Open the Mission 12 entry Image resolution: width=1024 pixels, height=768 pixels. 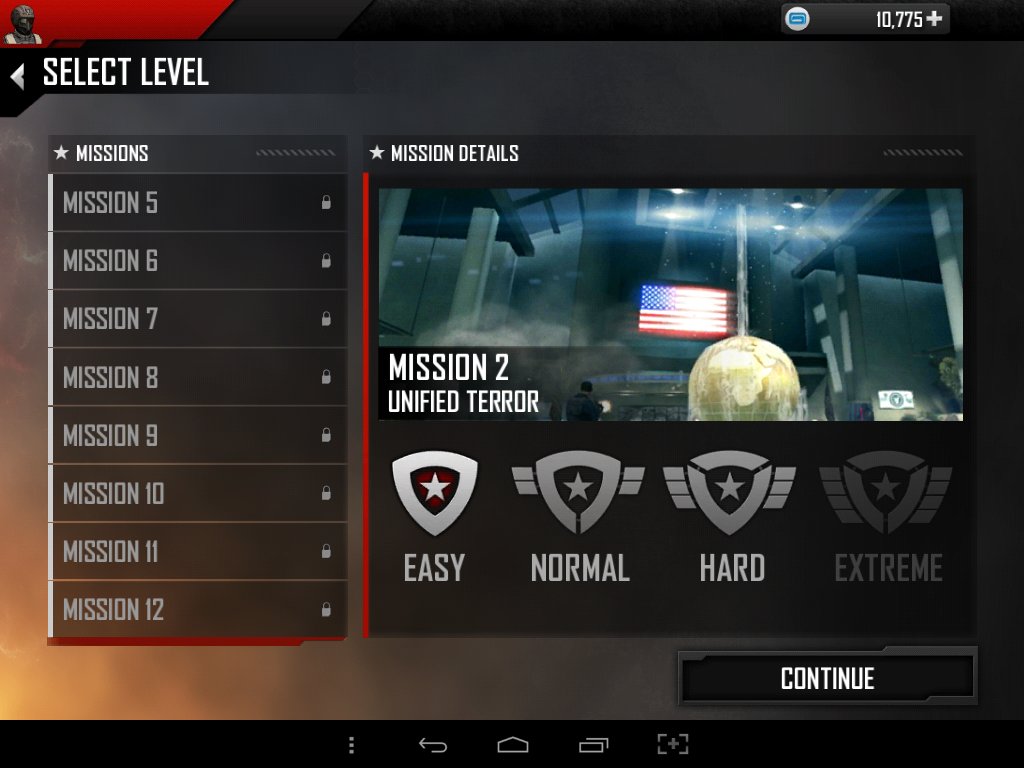198,609
